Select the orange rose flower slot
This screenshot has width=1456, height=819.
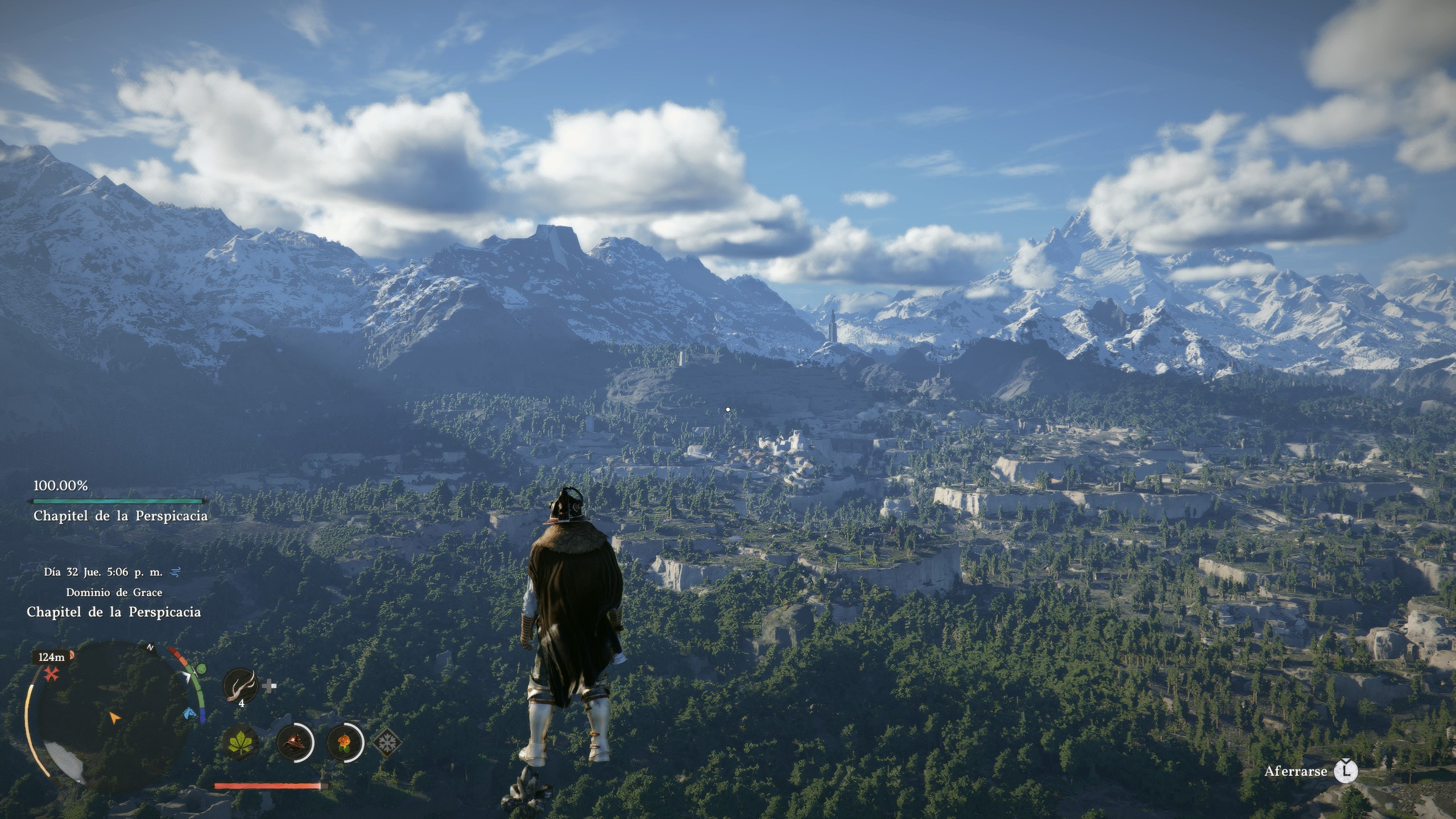345,742
